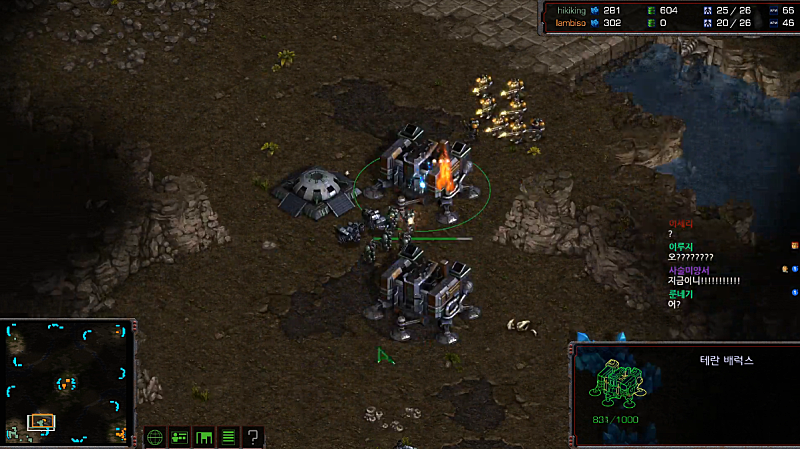The image size is (800, 449).
Task: Click the minimap to move the camera
Action: [x=68, y=383]
